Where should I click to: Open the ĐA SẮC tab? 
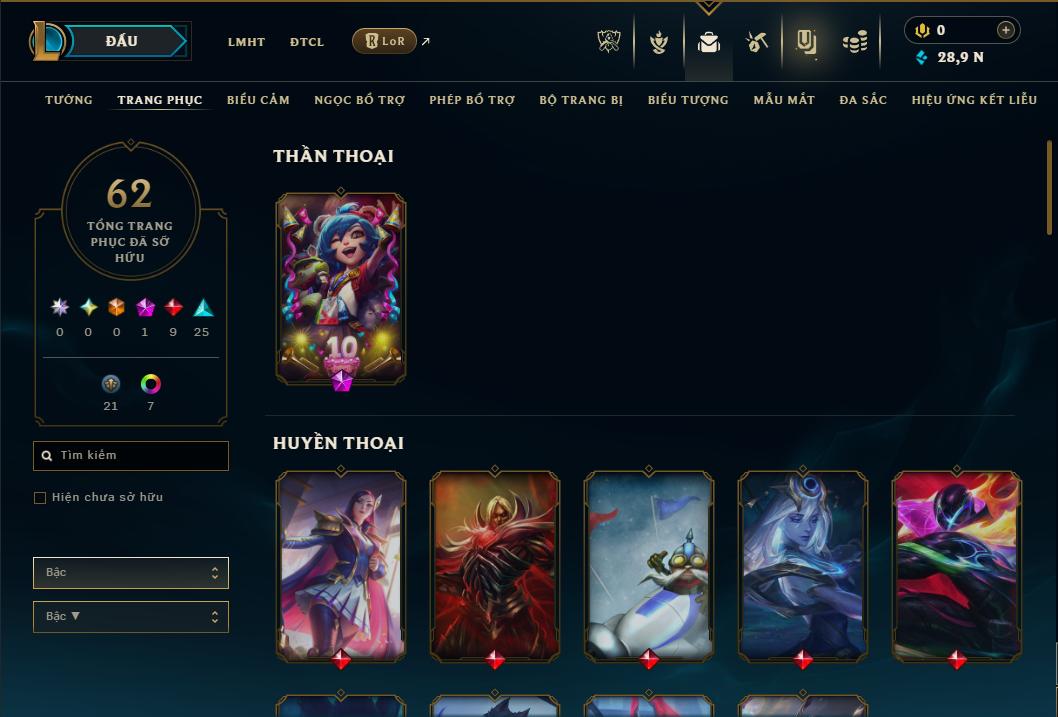(863, 100)
